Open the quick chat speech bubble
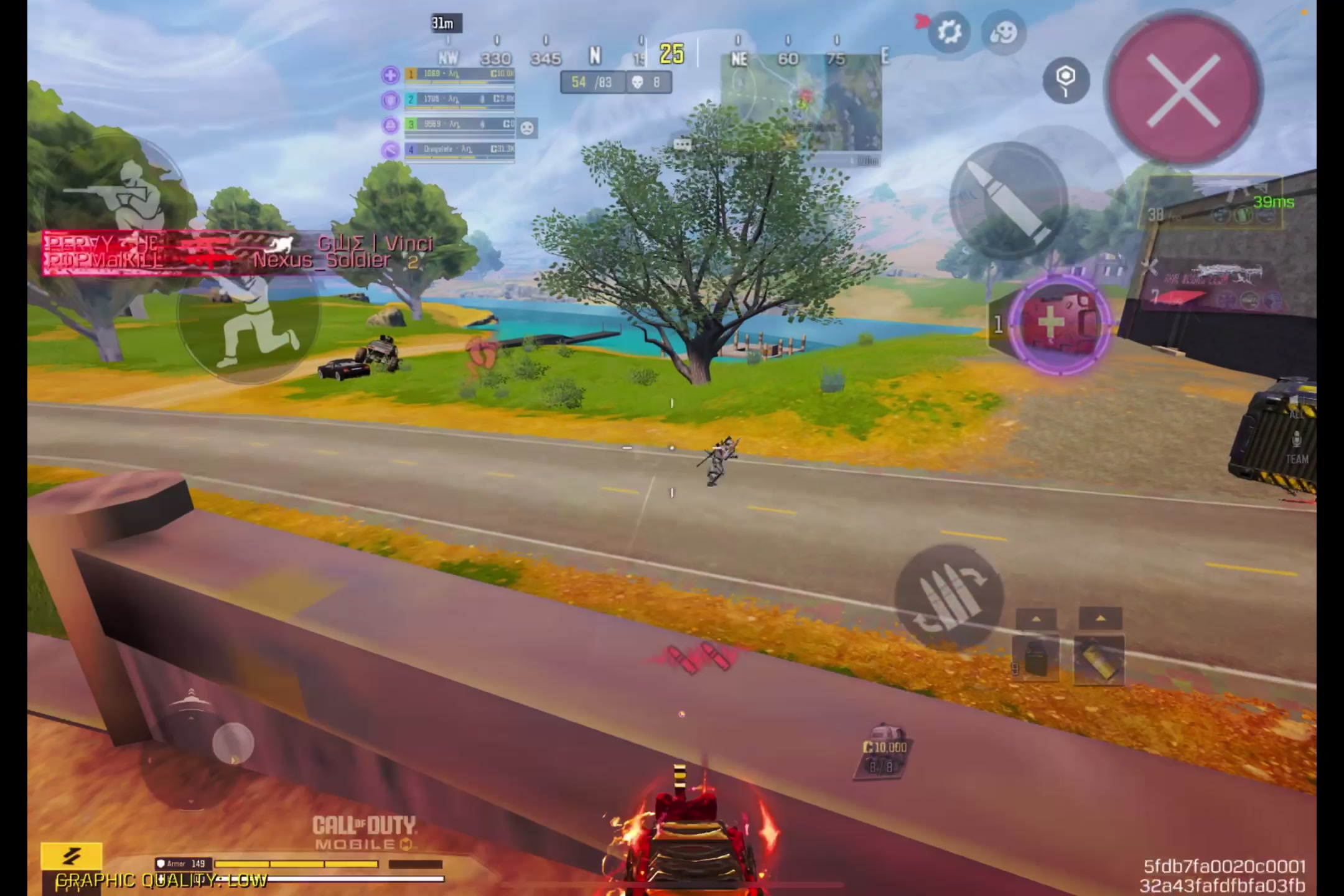 (x=682, y=145)
